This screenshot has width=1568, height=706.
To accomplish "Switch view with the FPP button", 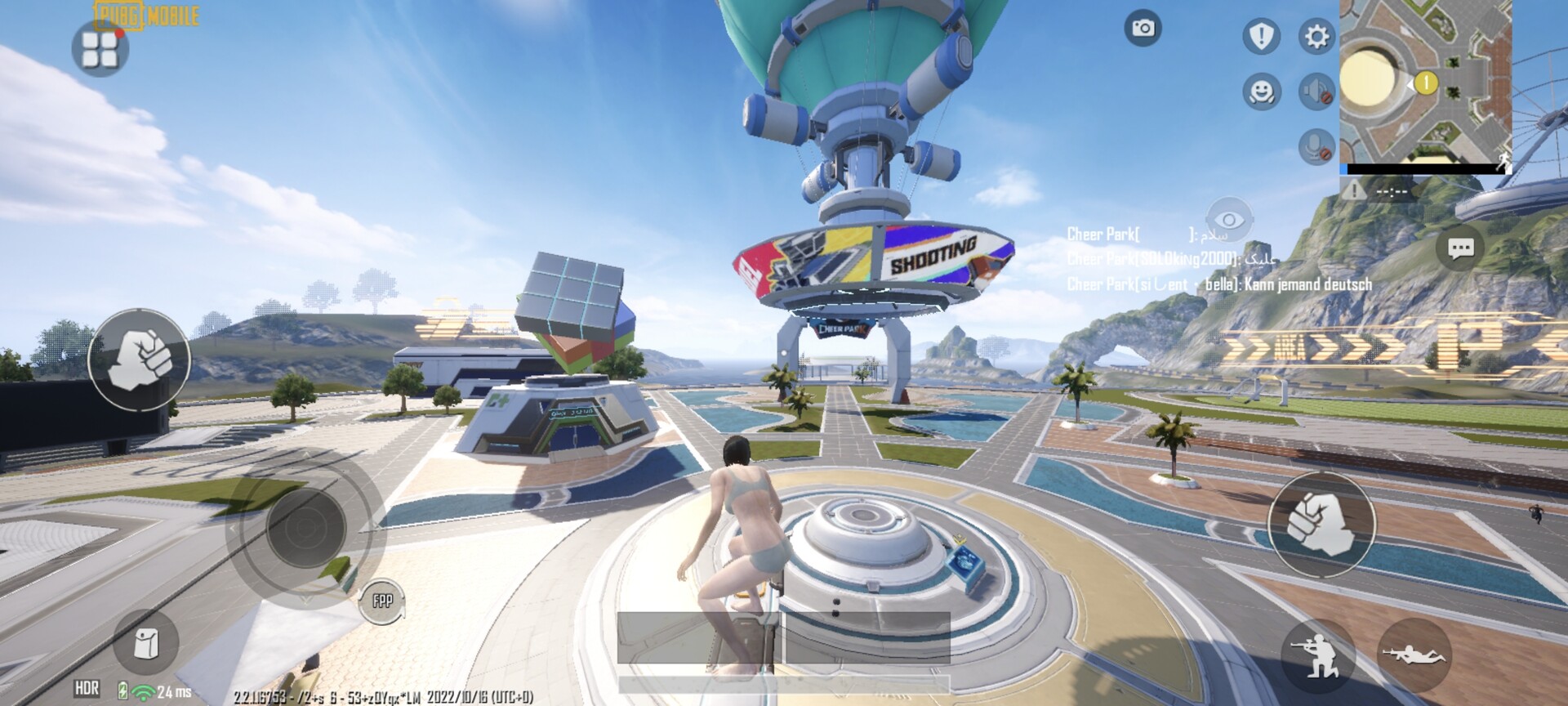I will [382, 601].
